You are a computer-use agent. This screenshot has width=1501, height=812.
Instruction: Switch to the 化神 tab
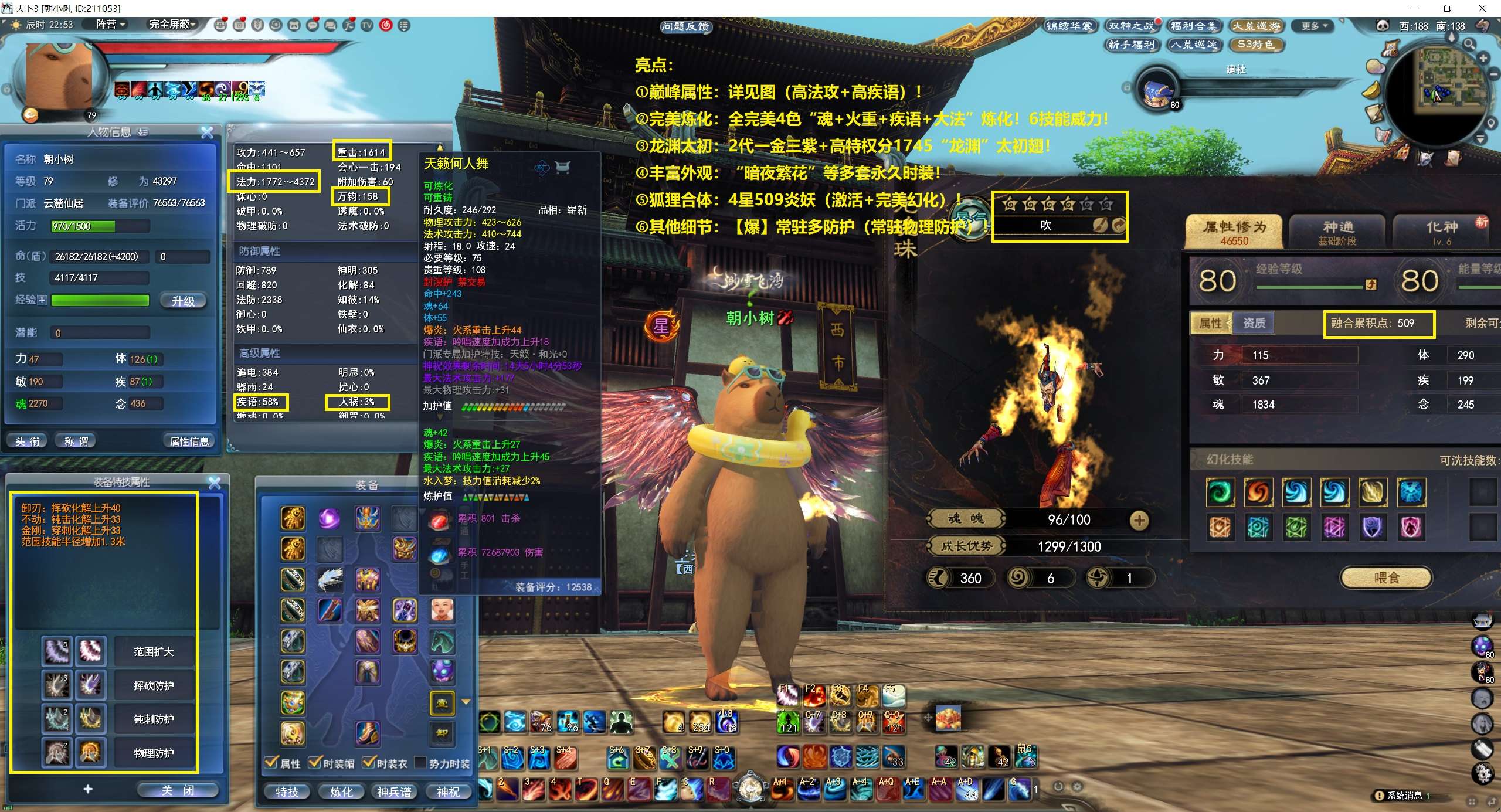tap(1442, 232)
